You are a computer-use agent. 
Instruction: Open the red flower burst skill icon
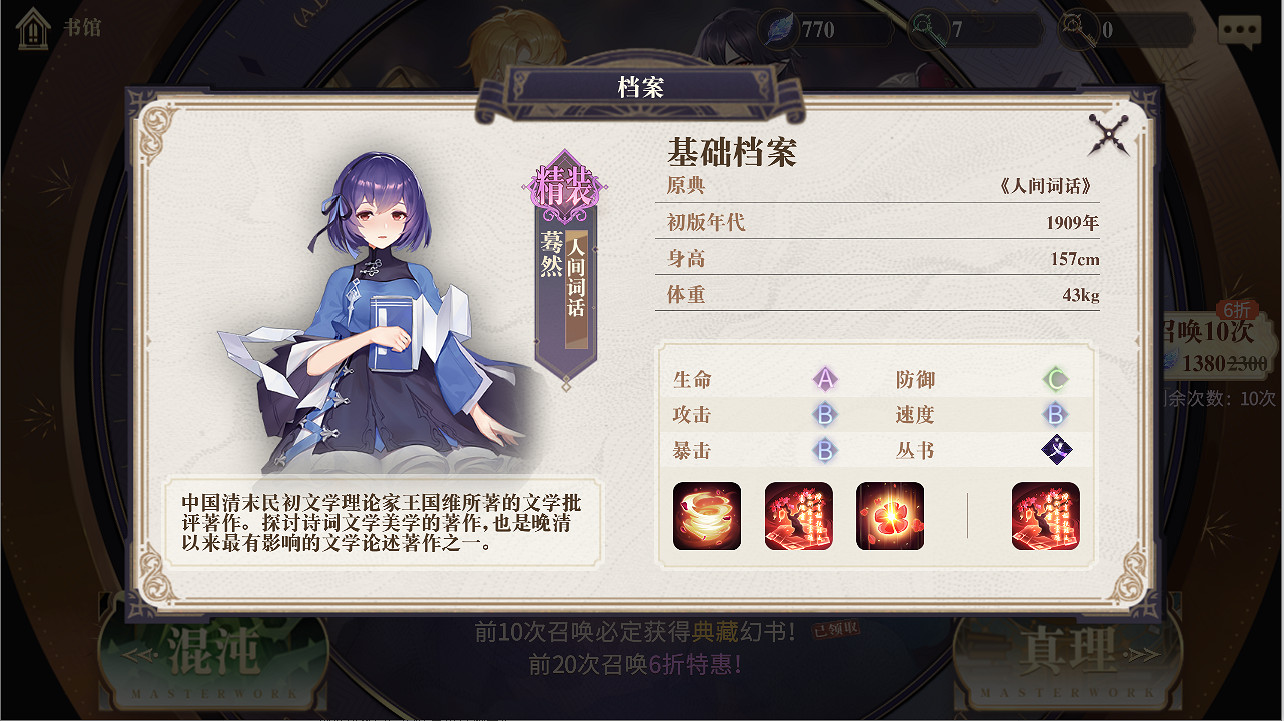(x=889, y=517)
